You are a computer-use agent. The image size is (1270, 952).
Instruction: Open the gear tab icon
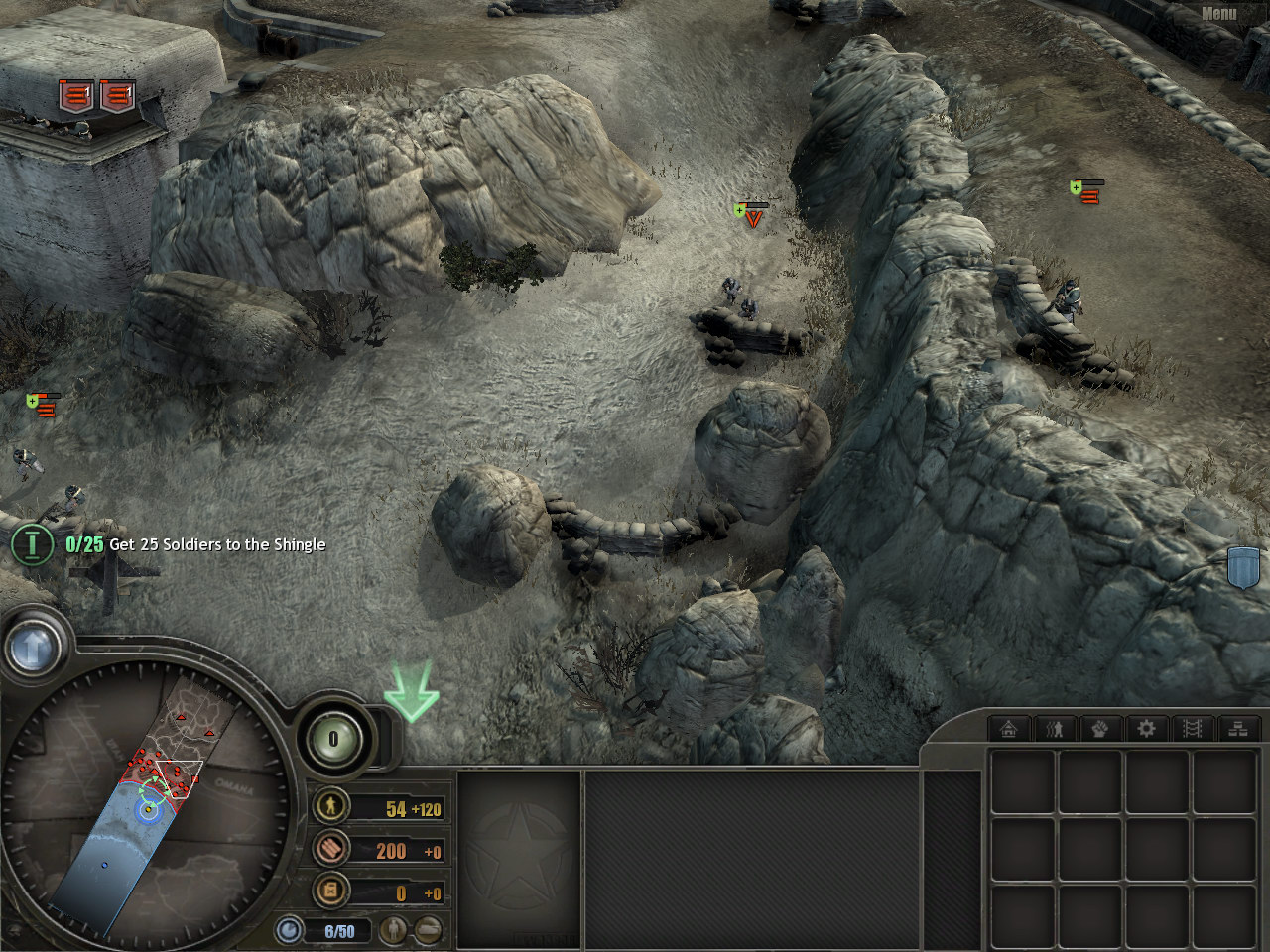pos(1146,729)
